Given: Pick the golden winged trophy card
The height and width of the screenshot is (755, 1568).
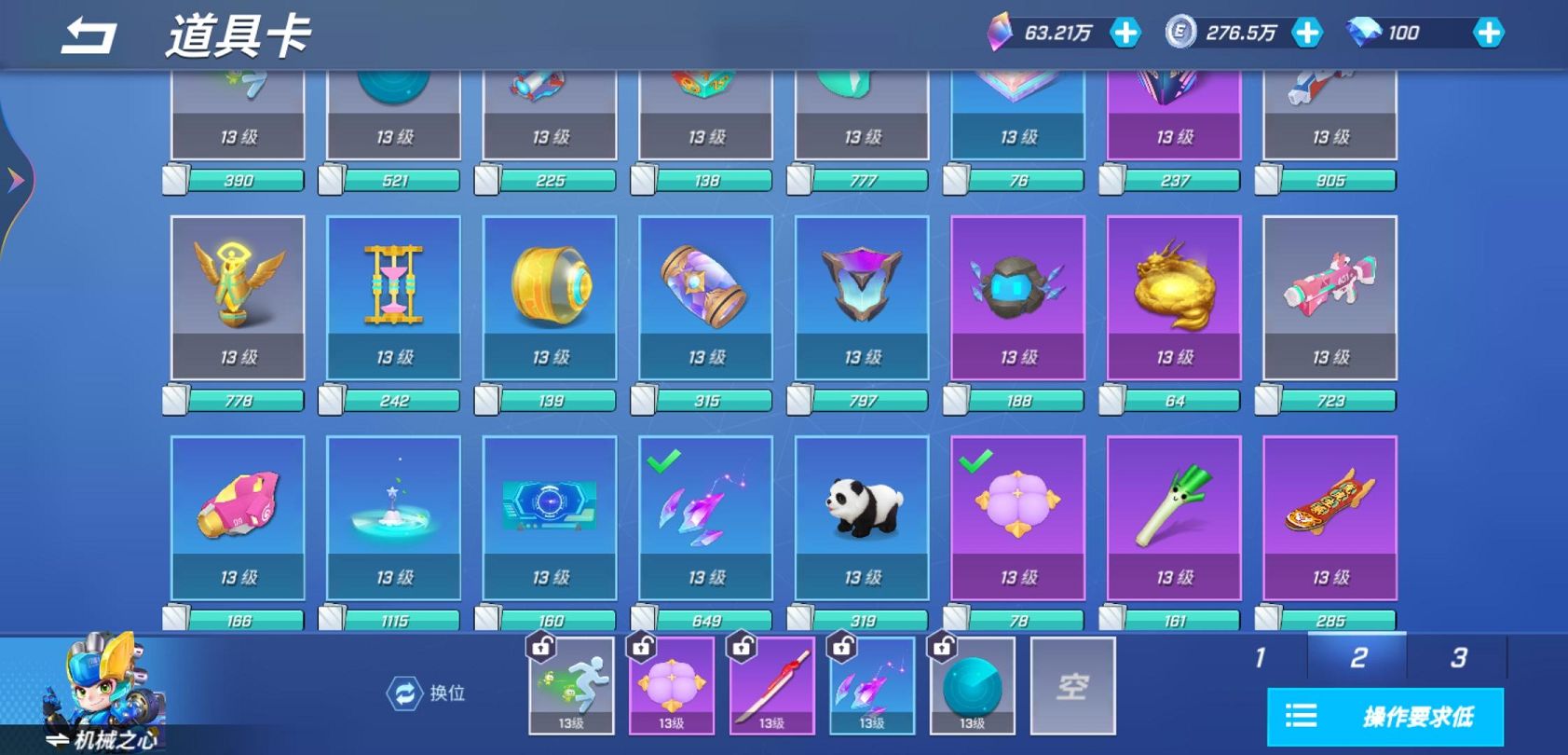Looking at the screenshot, I should point(238,297).
